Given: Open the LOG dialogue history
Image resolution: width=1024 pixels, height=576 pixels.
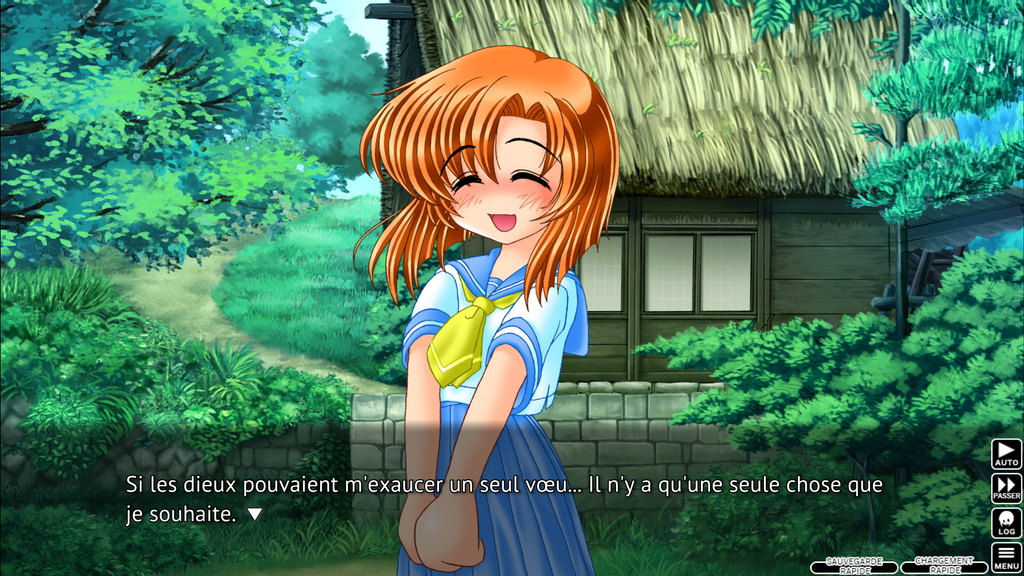Looking at the screenshot, I should (x=1006, y=523).
